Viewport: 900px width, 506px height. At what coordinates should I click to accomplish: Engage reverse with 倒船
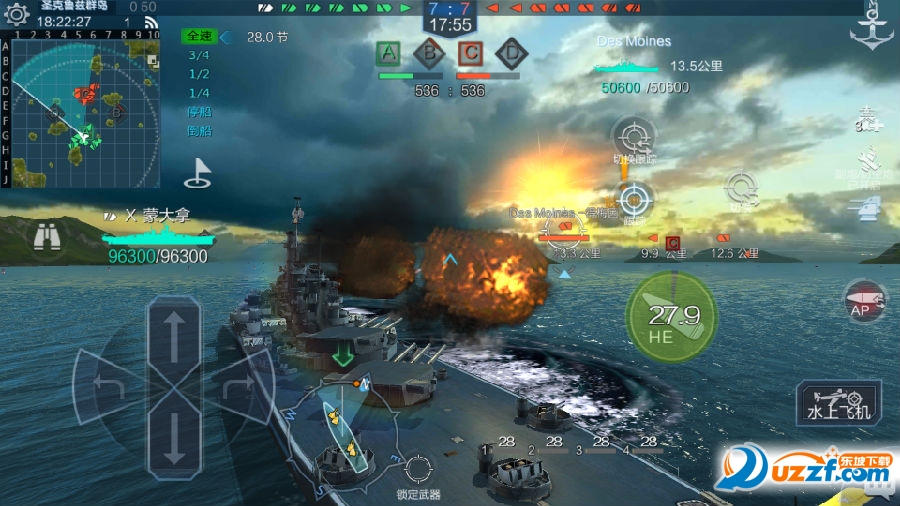click(198, 131)
